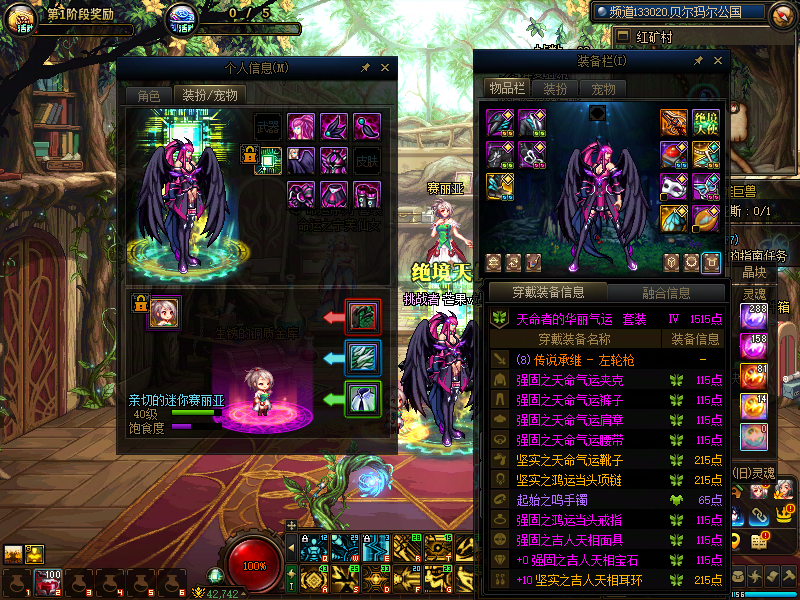Open the 物品栏 tab in equipment window
The width and height of the screenshot is (800, 600).
coord(507,89)
